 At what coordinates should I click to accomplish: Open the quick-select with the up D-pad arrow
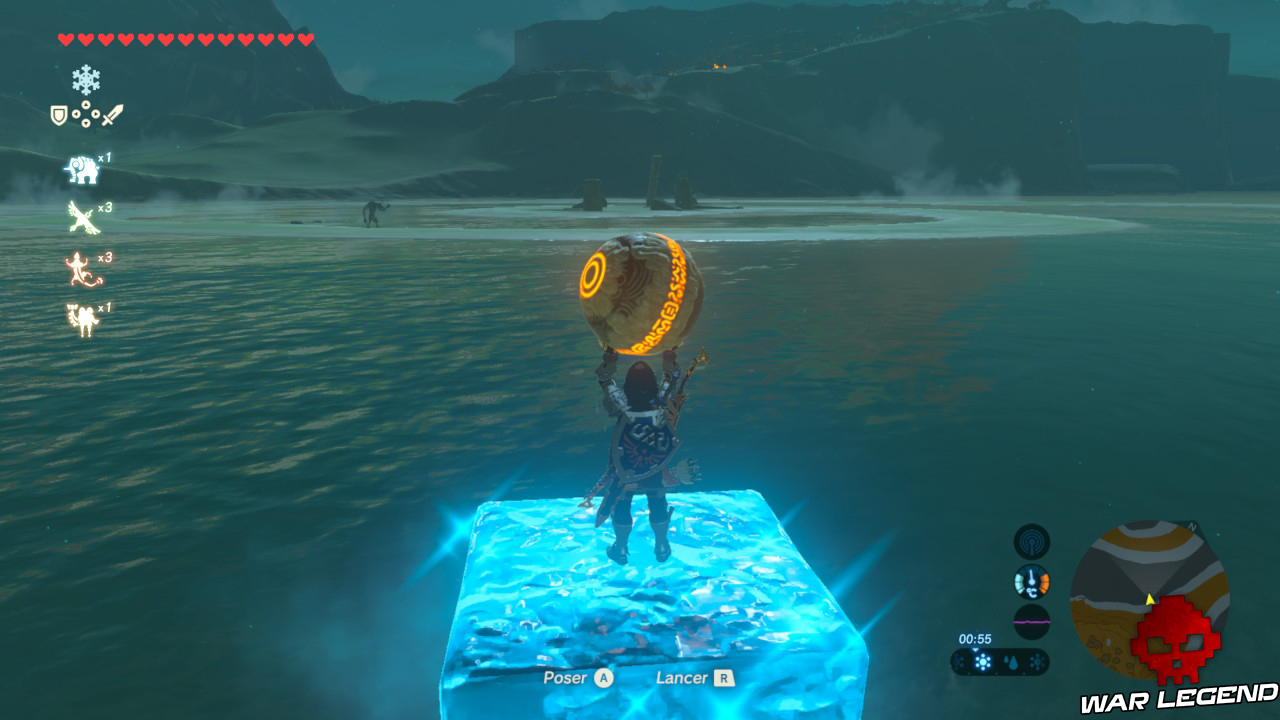pyautogui.click(x=85, y=105)
